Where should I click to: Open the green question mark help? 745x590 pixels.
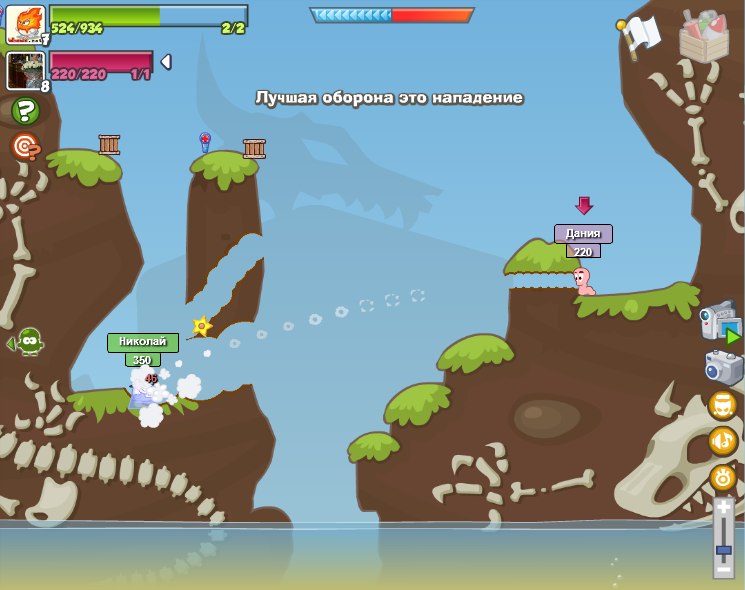click(x=26, y=111)
